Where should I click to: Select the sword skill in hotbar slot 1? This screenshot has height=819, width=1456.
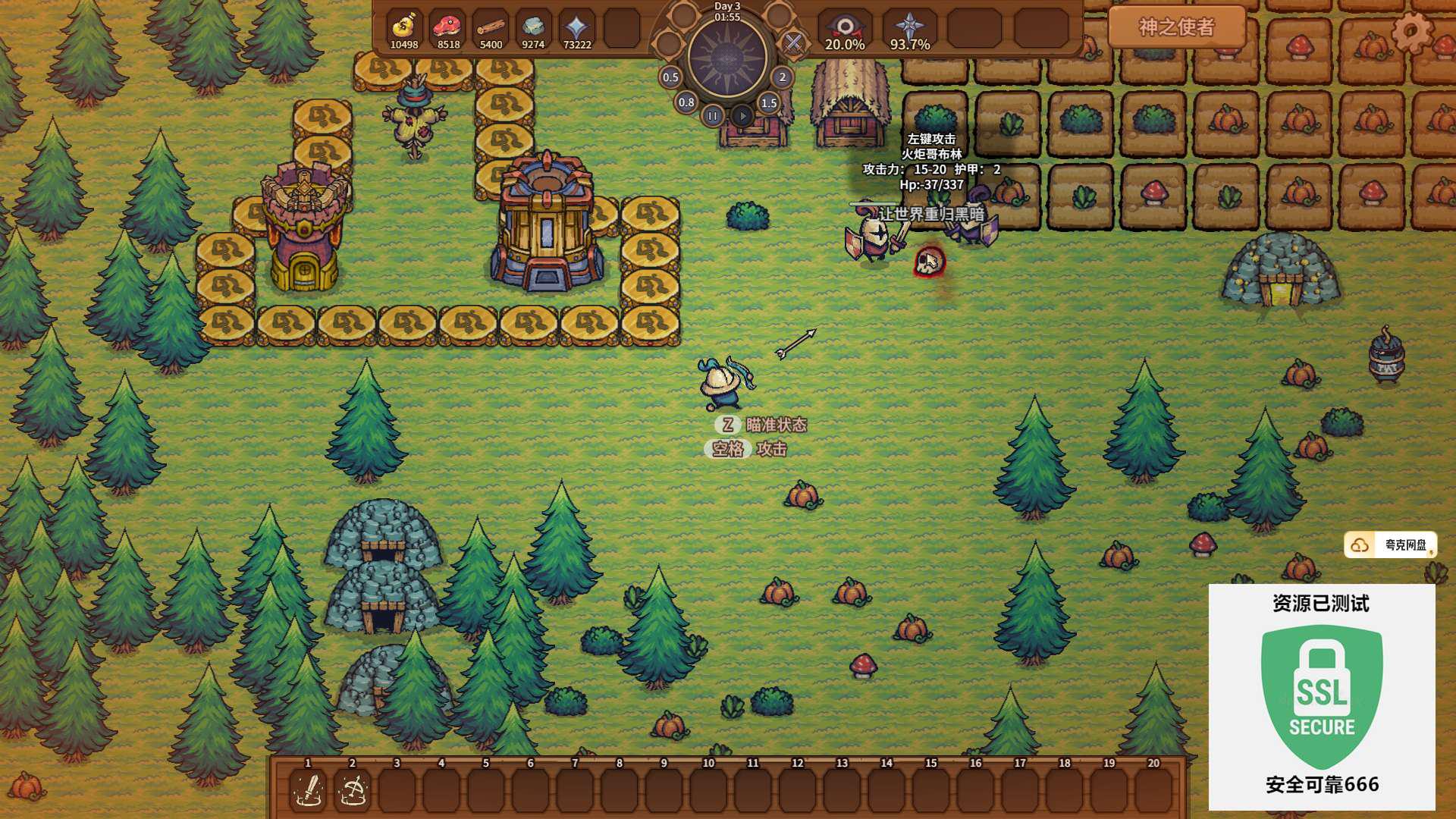[309, 791]
